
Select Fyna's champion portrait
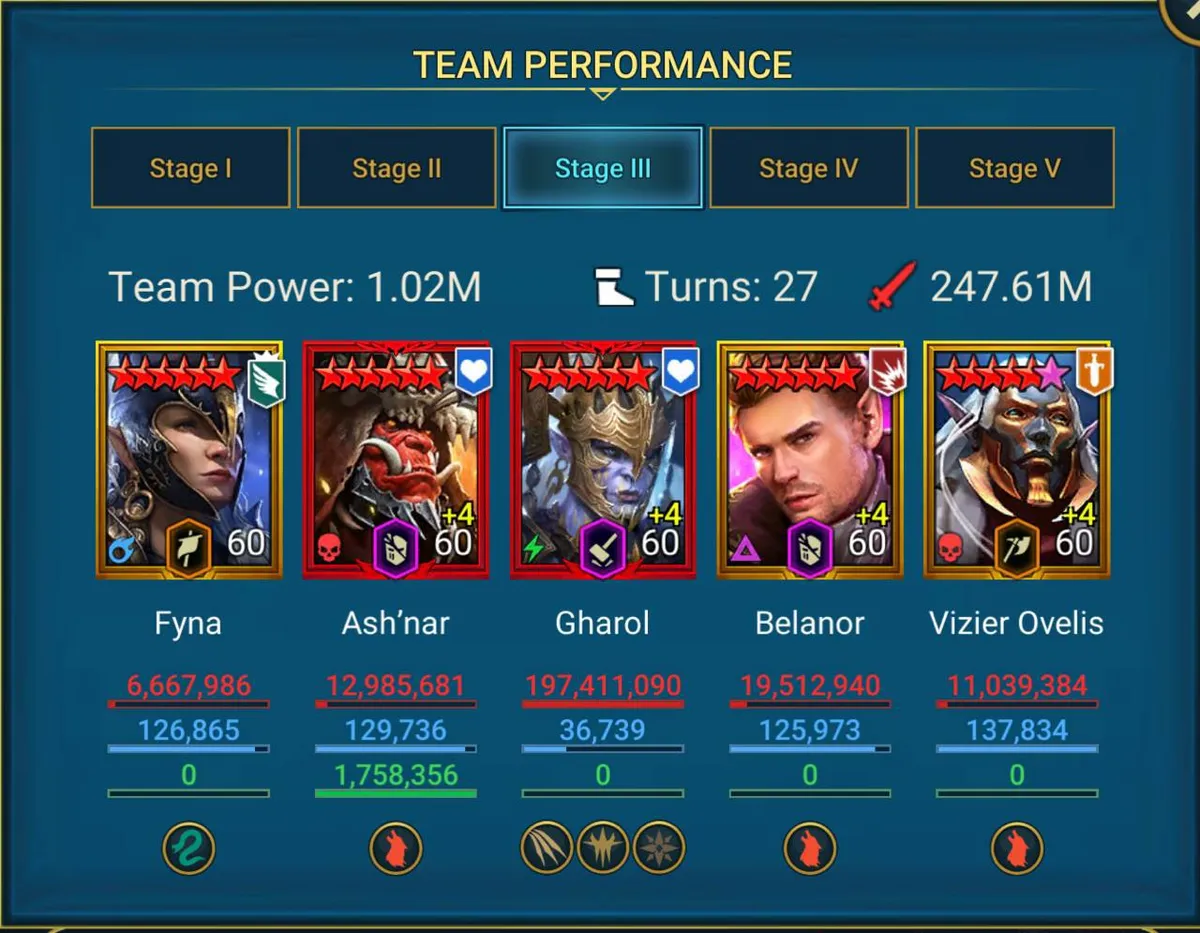point(189,460)
